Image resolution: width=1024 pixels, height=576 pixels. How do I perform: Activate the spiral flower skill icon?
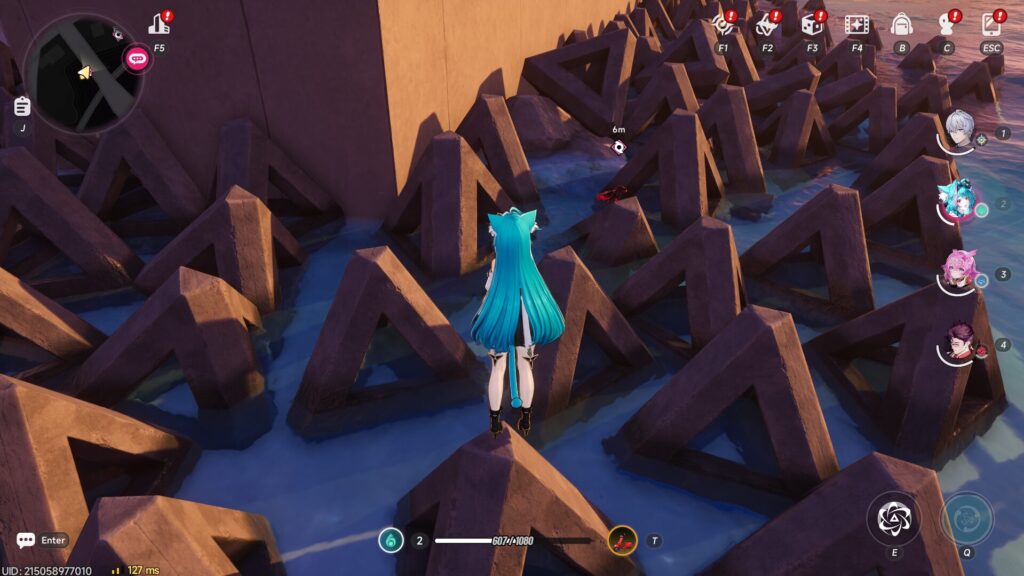tap(893, 518)
